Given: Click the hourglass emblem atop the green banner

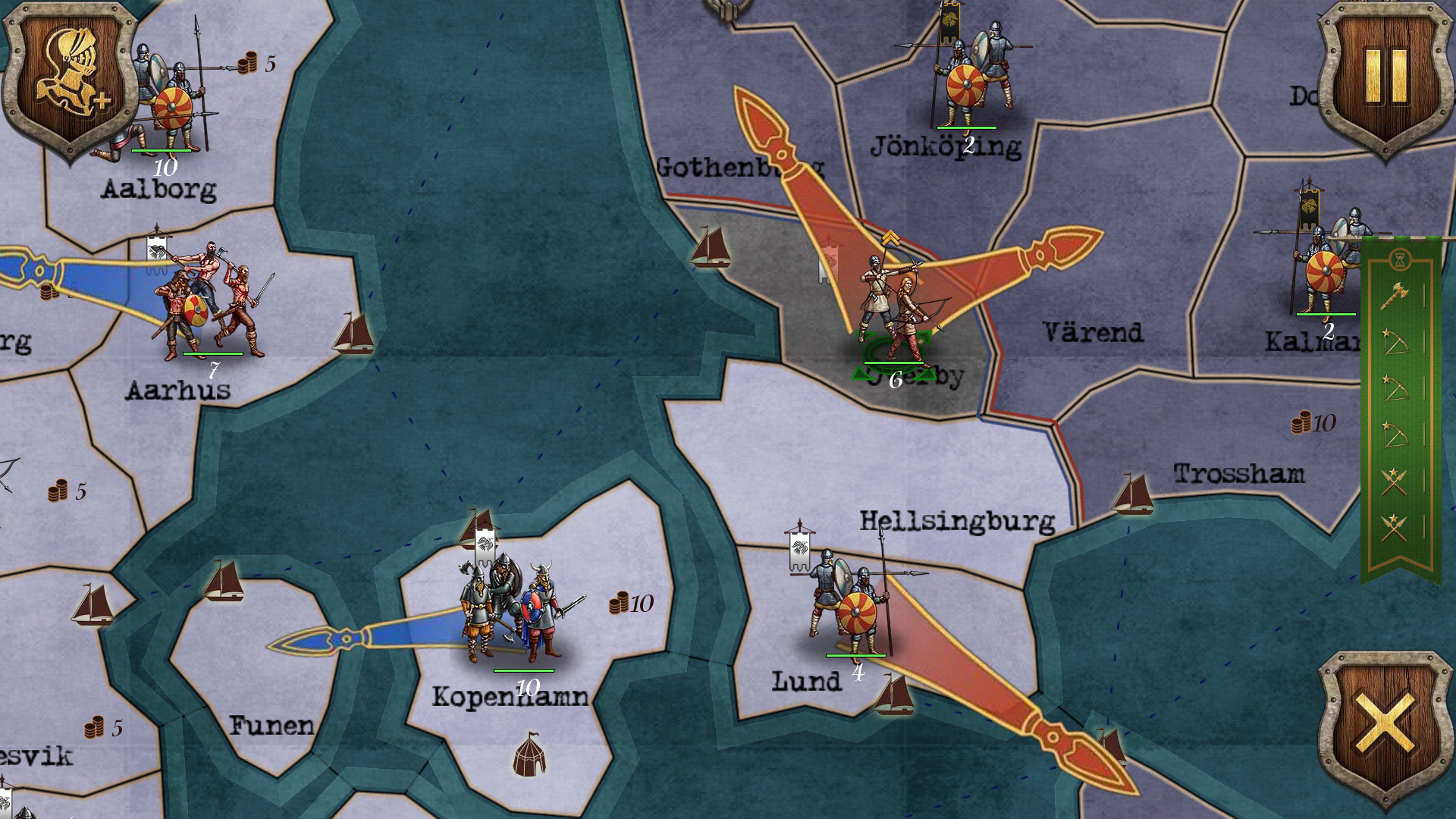Looking at the screenshot, I should tap(1400, 260).
